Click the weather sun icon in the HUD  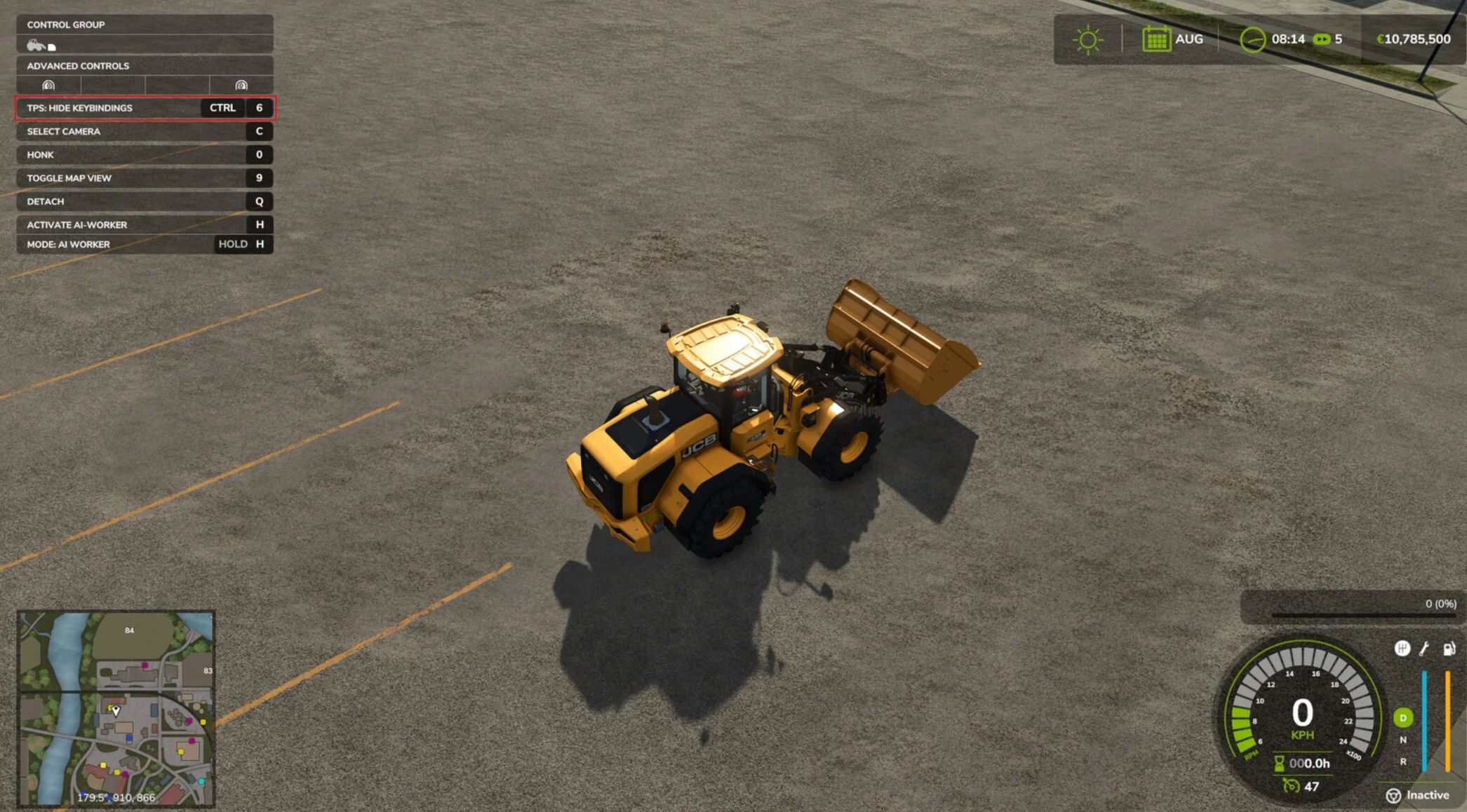[1087, 40]
